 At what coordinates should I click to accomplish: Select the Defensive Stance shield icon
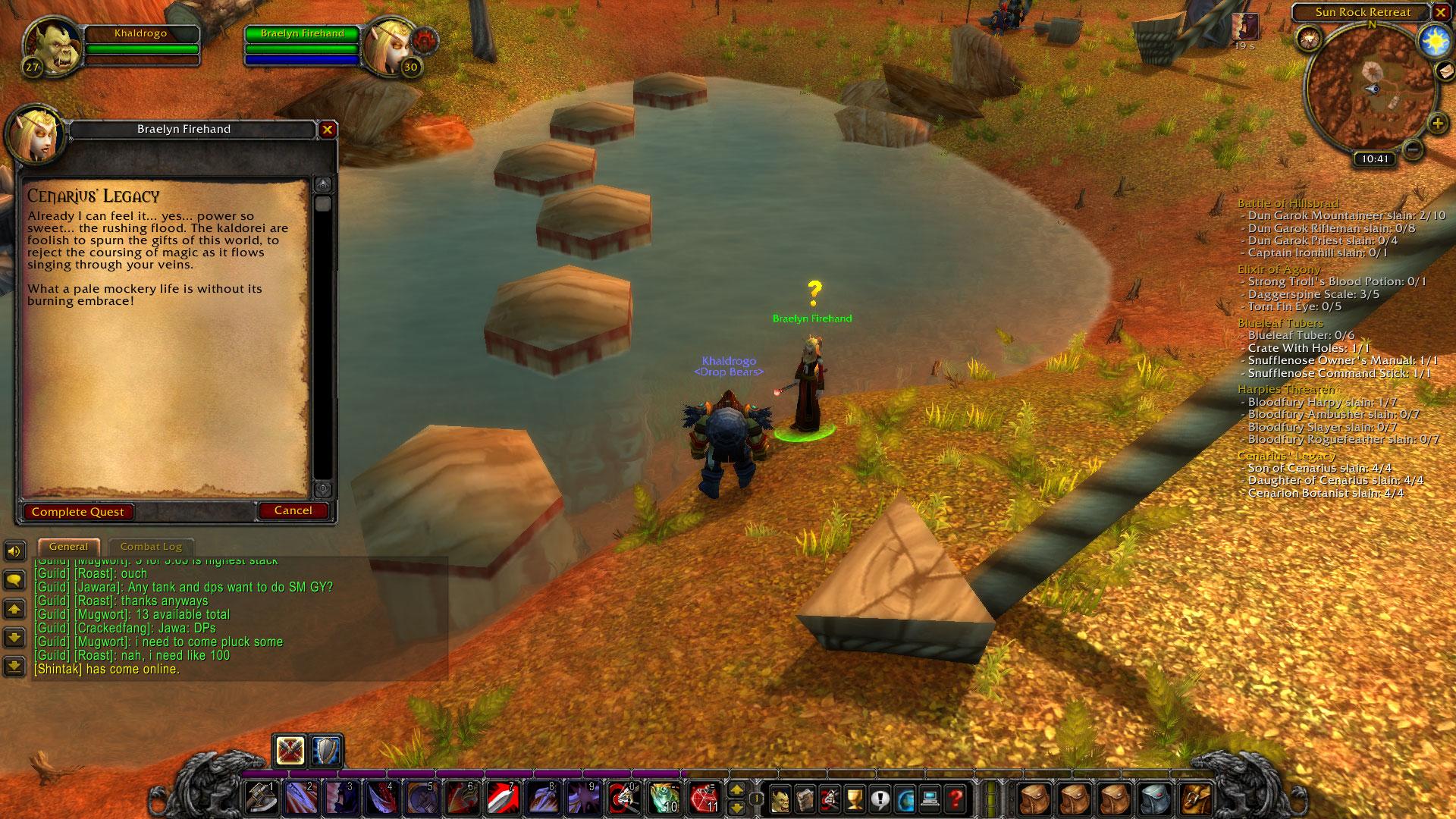pos(325,752)
